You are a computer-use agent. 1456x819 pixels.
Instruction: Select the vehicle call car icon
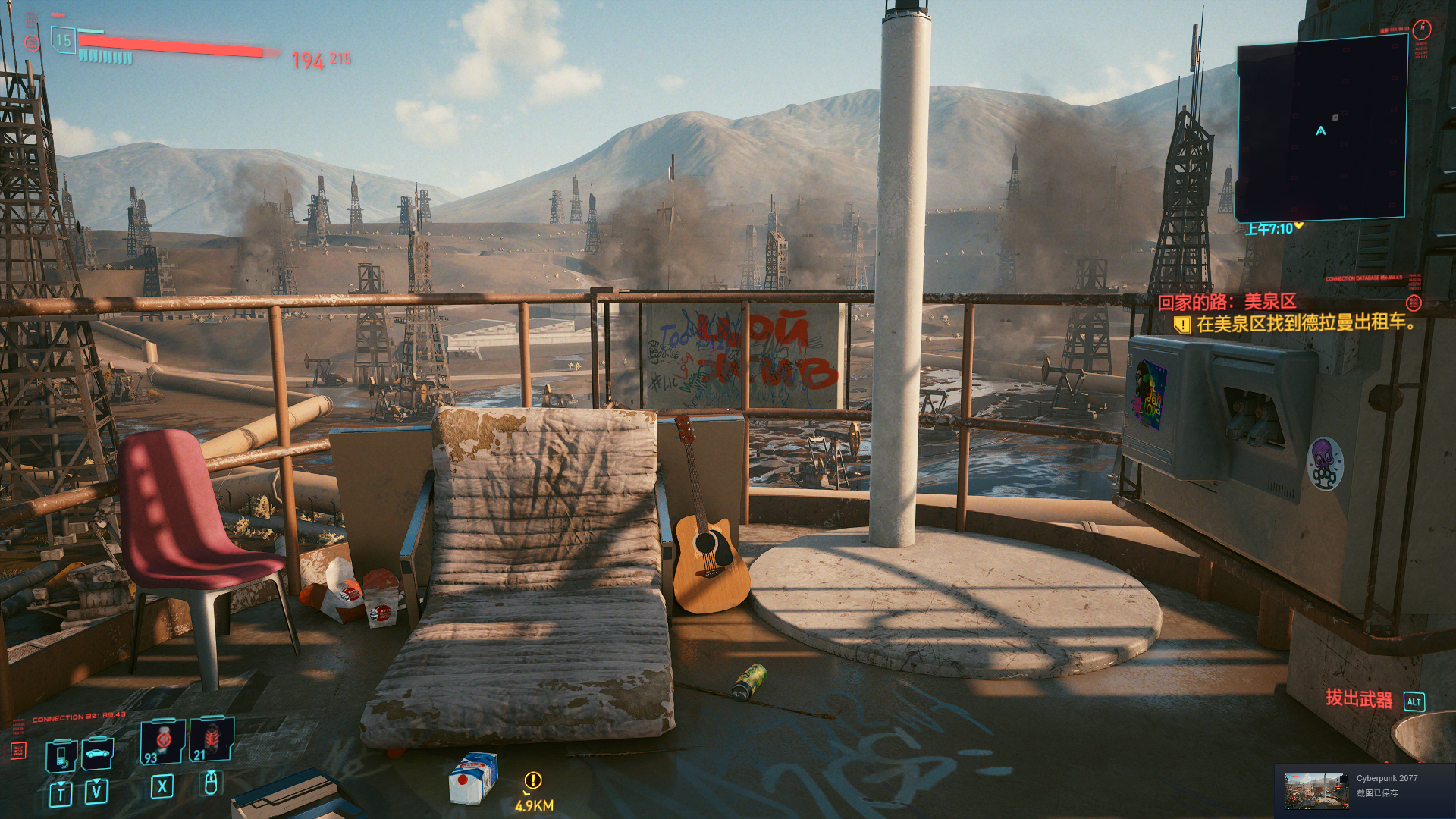tap(97, 753)
